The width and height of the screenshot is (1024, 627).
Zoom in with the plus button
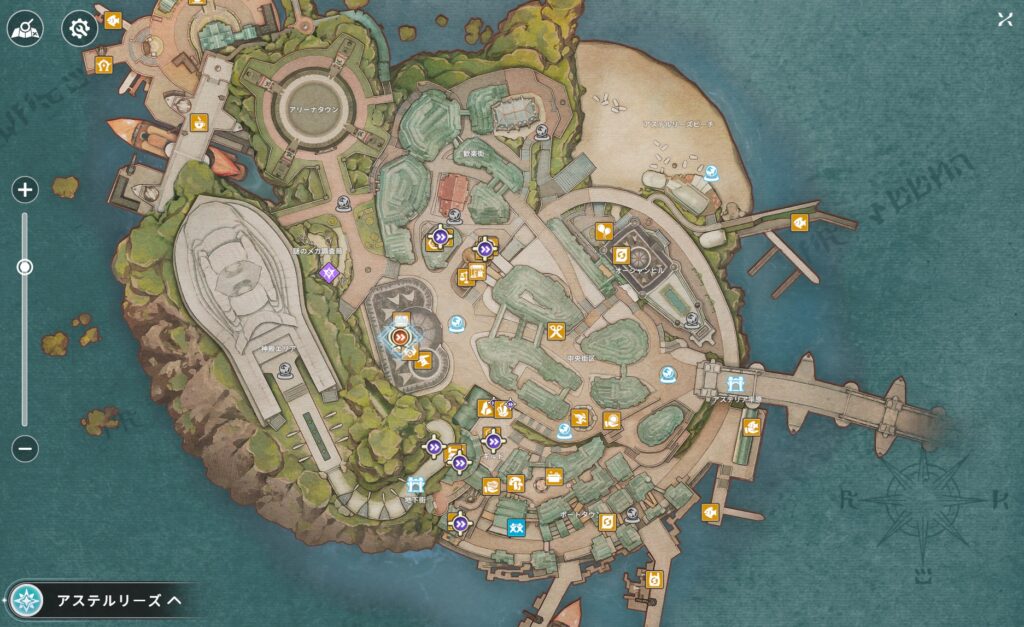(26, 189)
